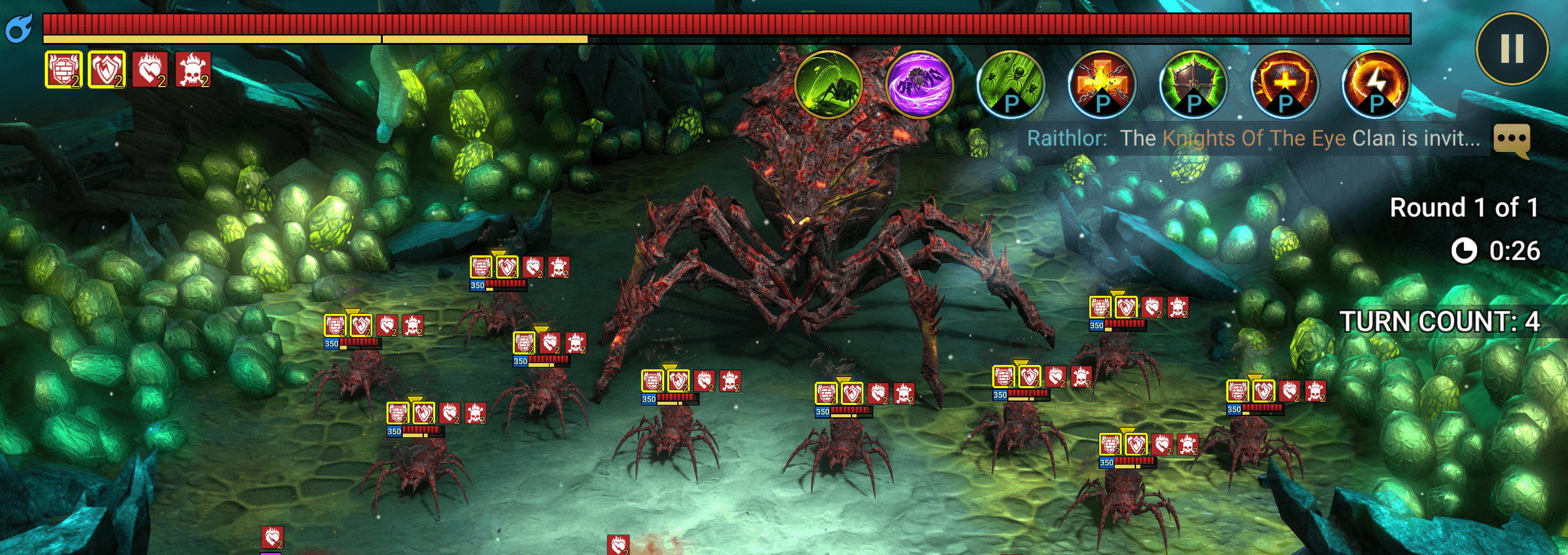The image size is (1568, 555).
Task: Open the chat speech bubble icon
Action: [1511, 140]
